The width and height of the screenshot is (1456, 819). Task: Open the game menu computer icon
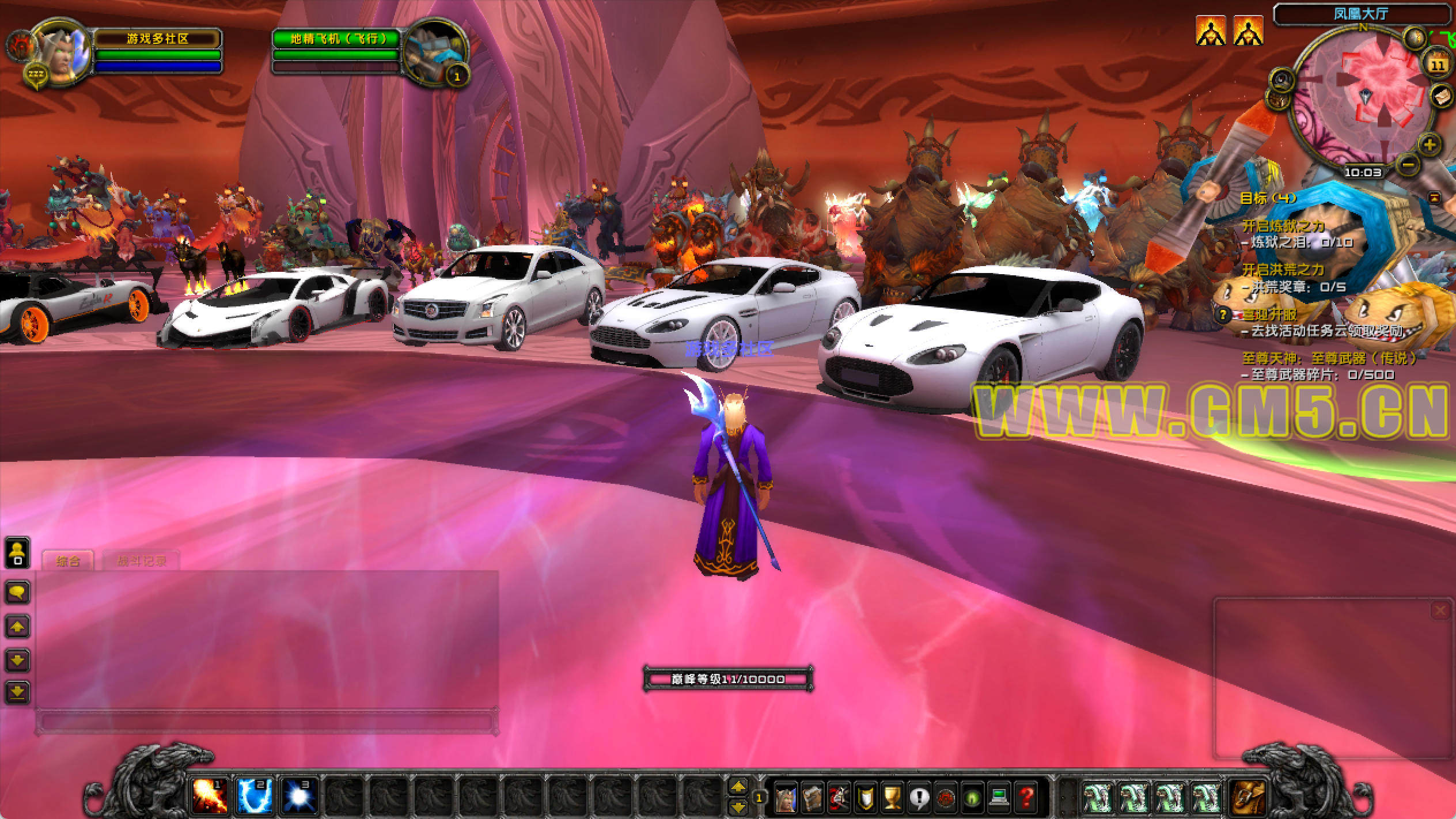coord(999,798)
